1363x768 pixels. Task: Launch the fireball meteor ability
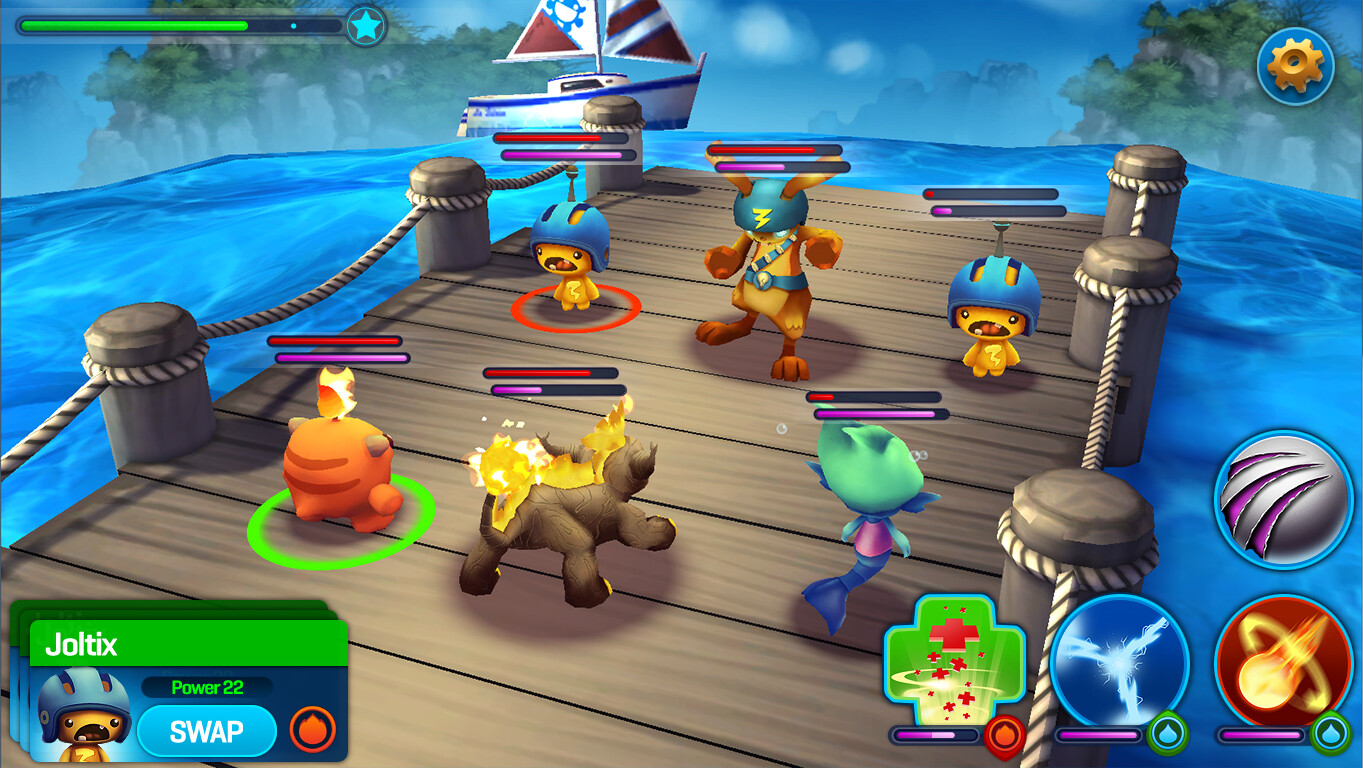pos(1283,662)
